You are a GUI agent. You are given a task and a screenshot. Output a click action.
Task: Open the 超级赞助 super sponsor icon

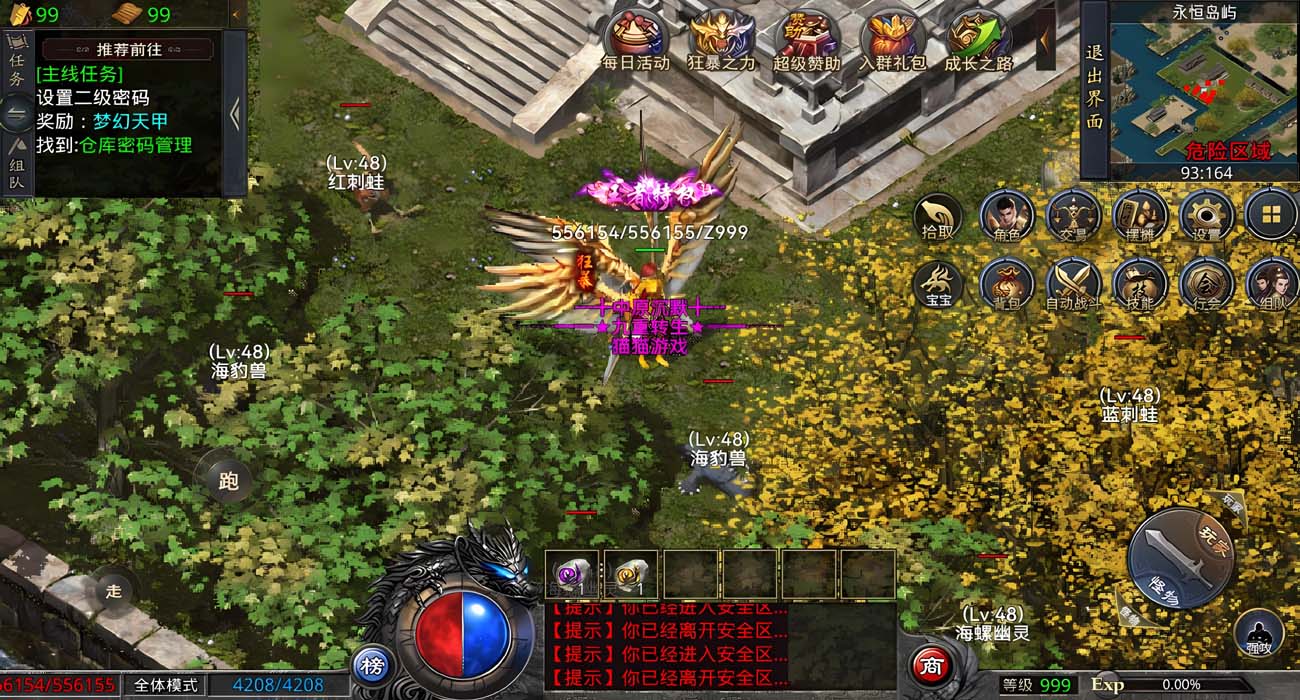pyautogui.click(x=806, y=40)
